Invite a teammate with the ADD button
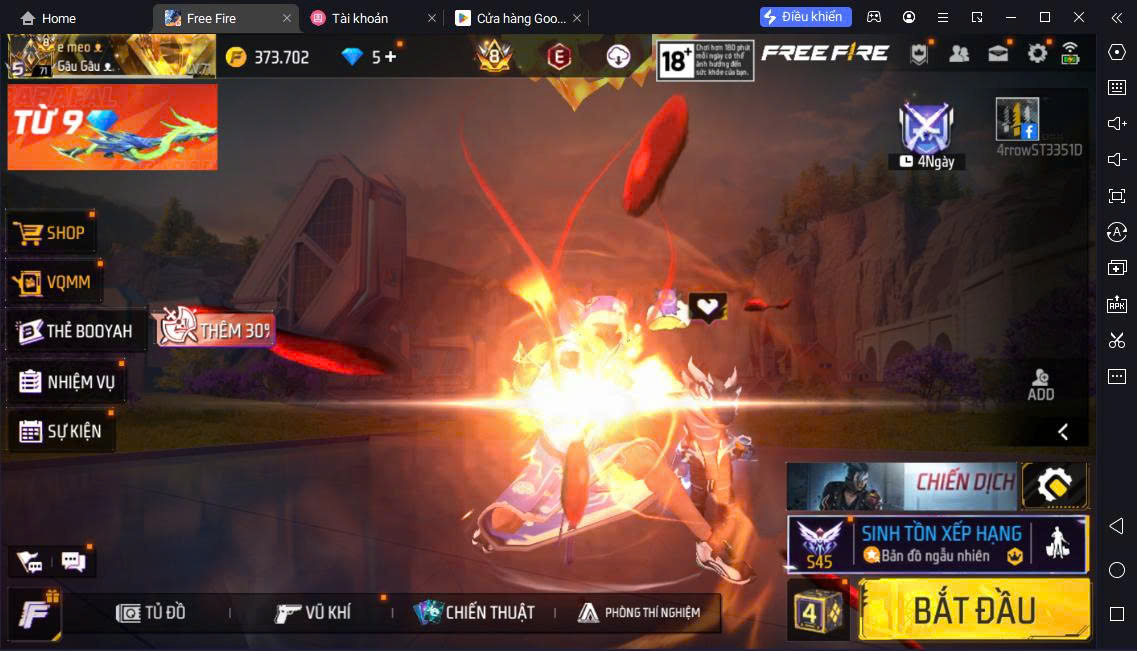 [1041, 384]
